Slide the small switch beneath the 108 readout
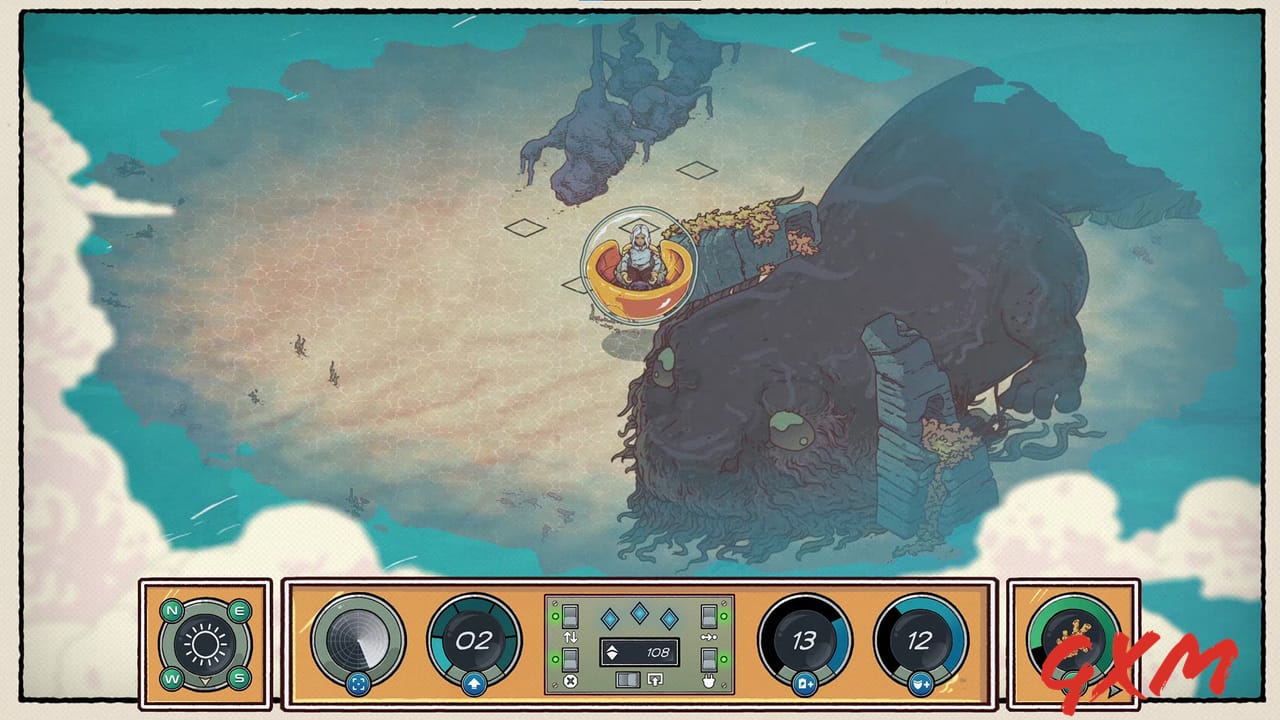The width and height of the screenshot is (1280, 720). click(x=627, y=680)
